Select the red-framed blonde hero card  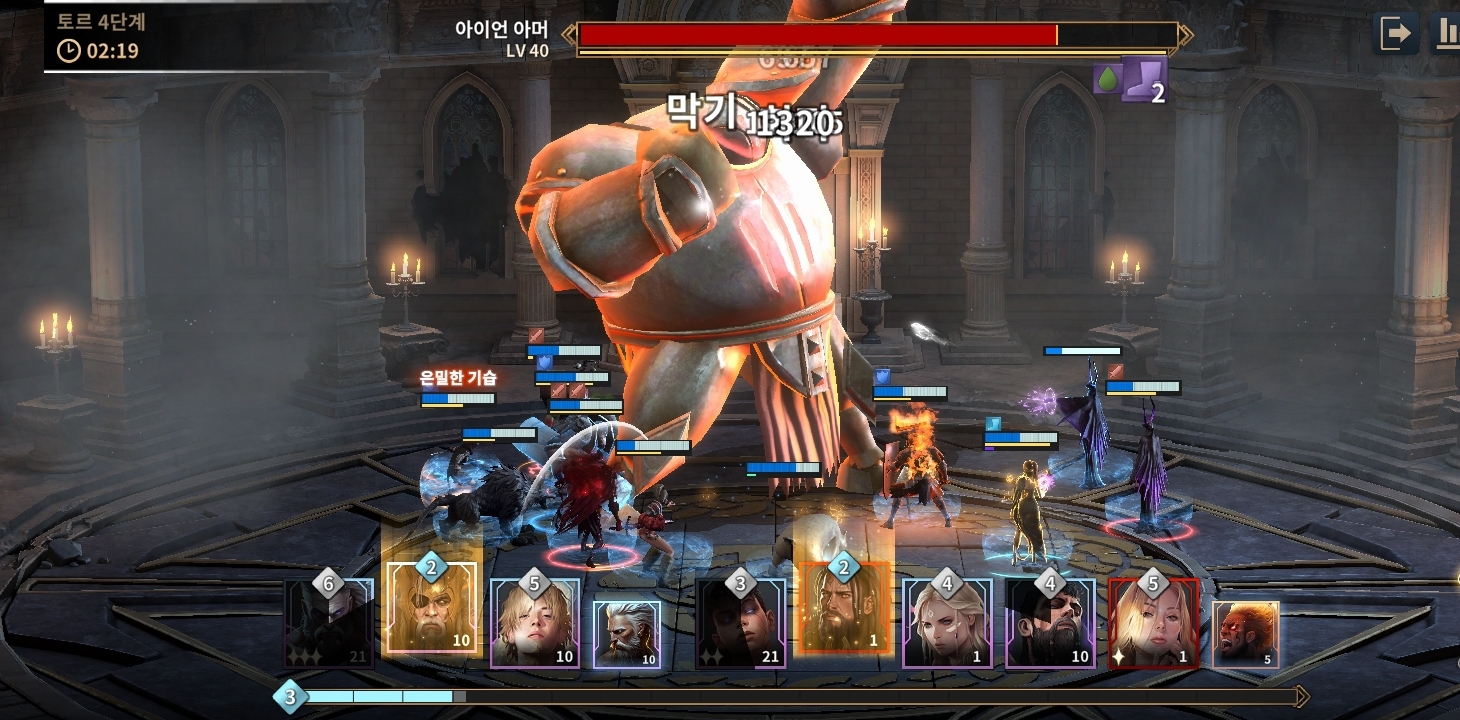1153,624
